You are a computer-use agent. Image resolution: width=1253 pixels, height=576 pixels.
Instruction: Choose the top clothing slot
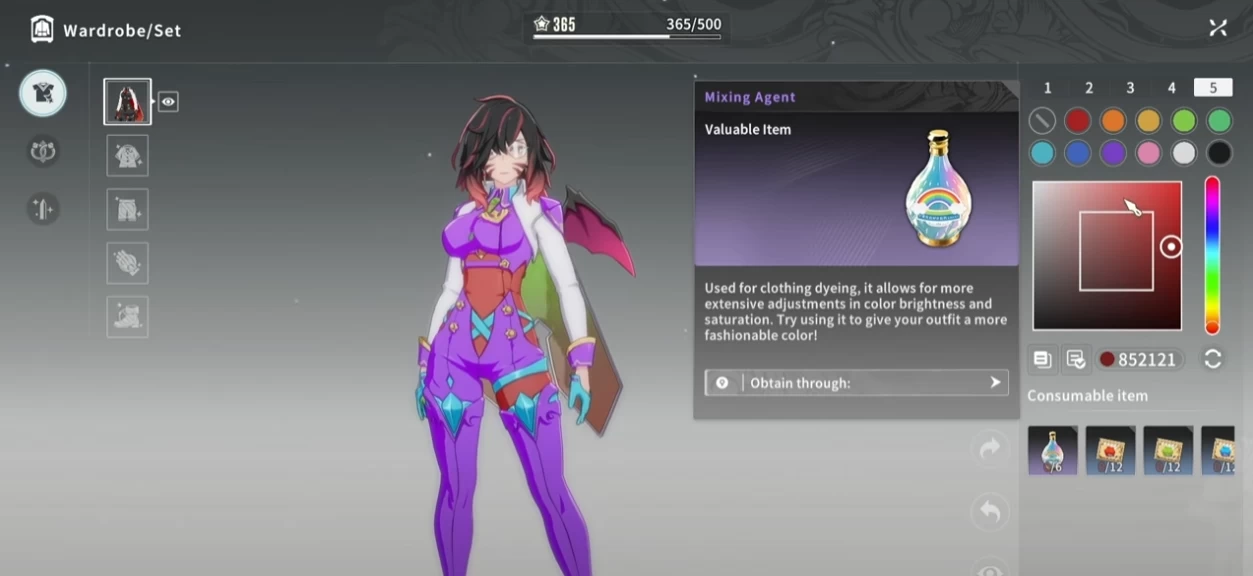tap(128, 156)
